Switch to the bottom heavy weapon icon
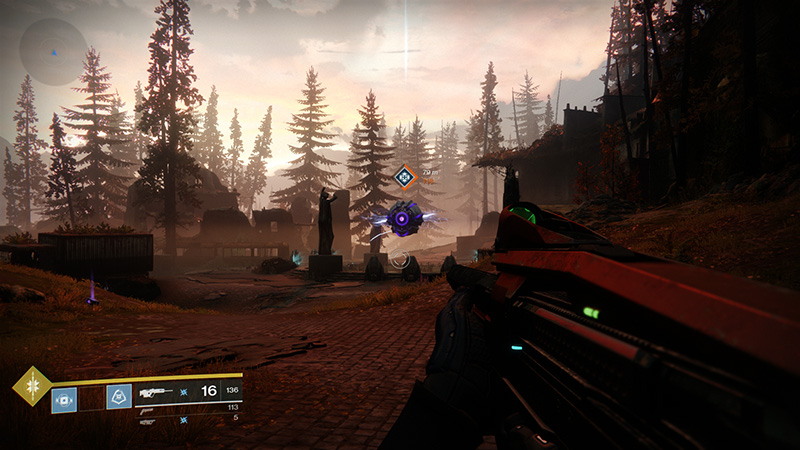 click(x=149, y=419)
